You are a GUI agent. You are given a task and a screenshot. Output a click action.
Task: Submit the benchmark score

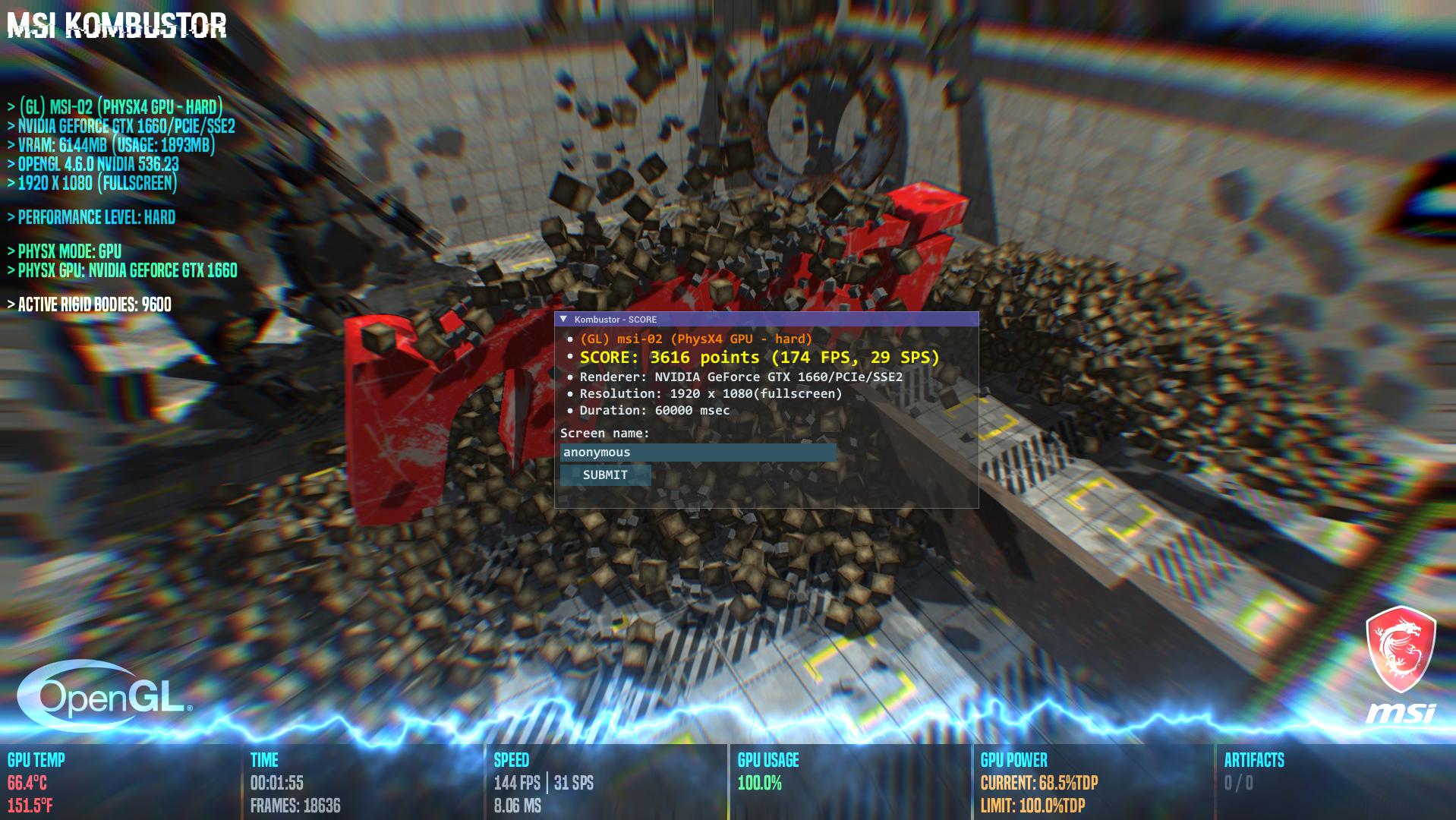coord(605,475)
